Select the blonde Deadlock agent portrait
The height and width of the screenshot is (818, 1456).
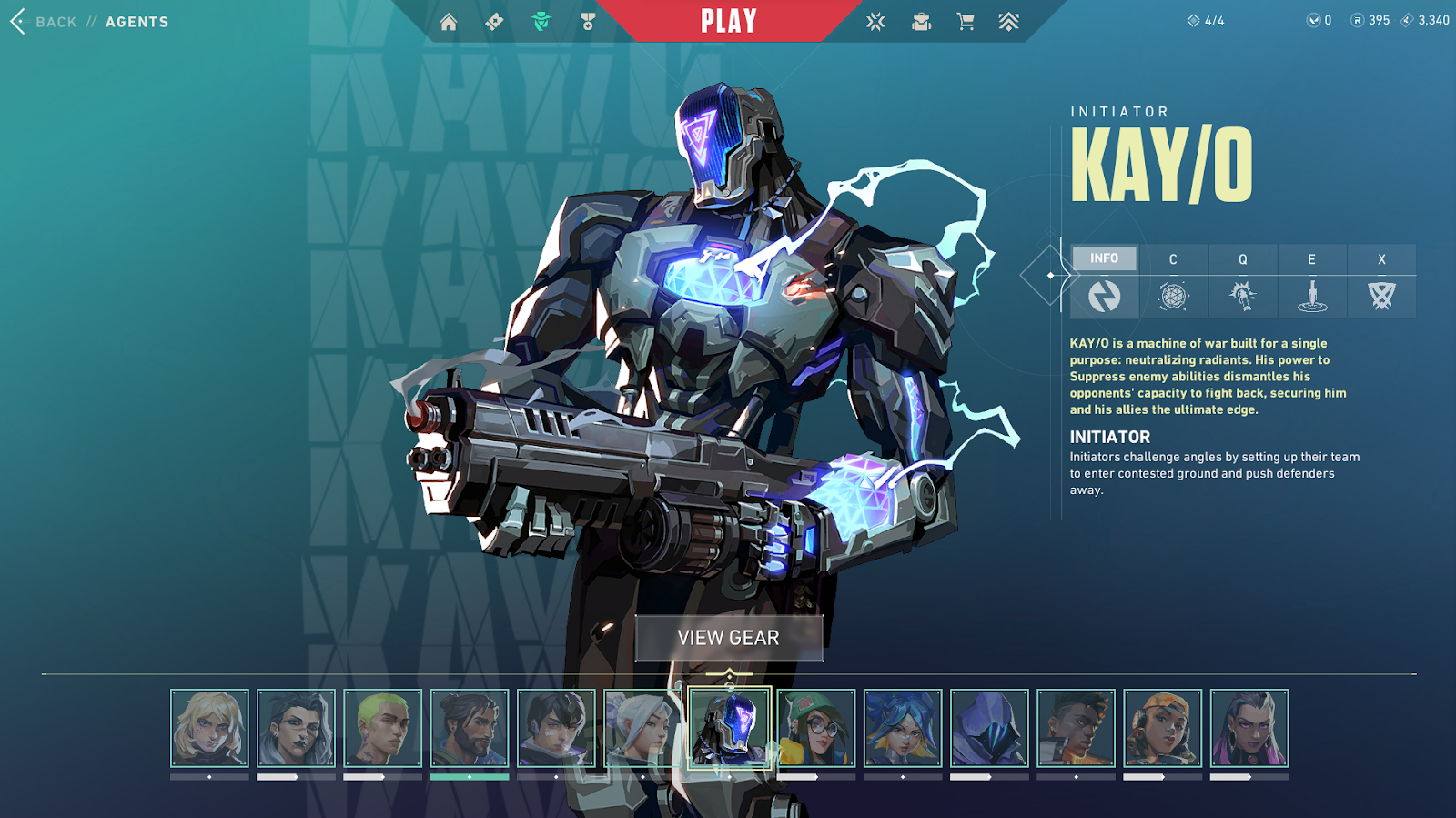click(x=209, y=728)
